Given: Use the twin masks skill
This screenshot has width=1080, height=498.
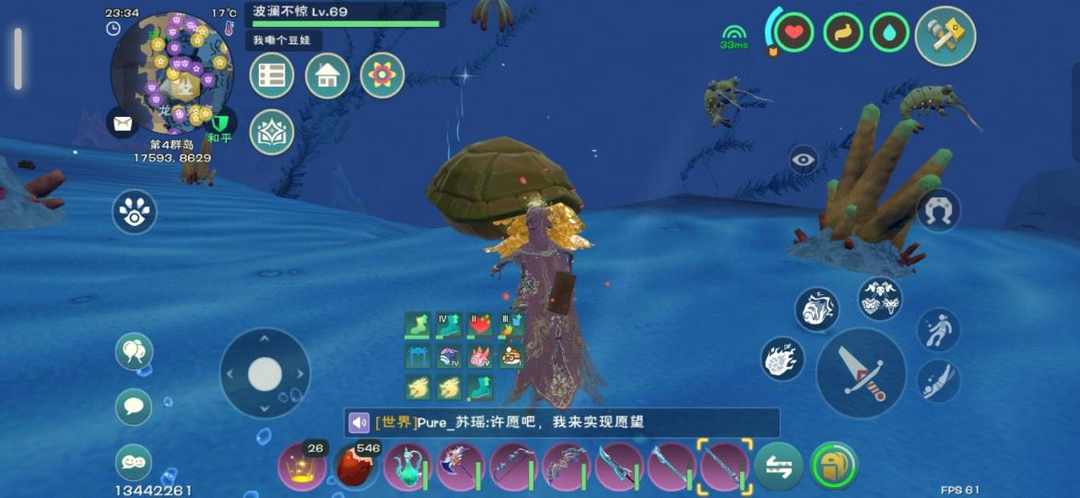Looking at the screenshot, I should point(880,299).
